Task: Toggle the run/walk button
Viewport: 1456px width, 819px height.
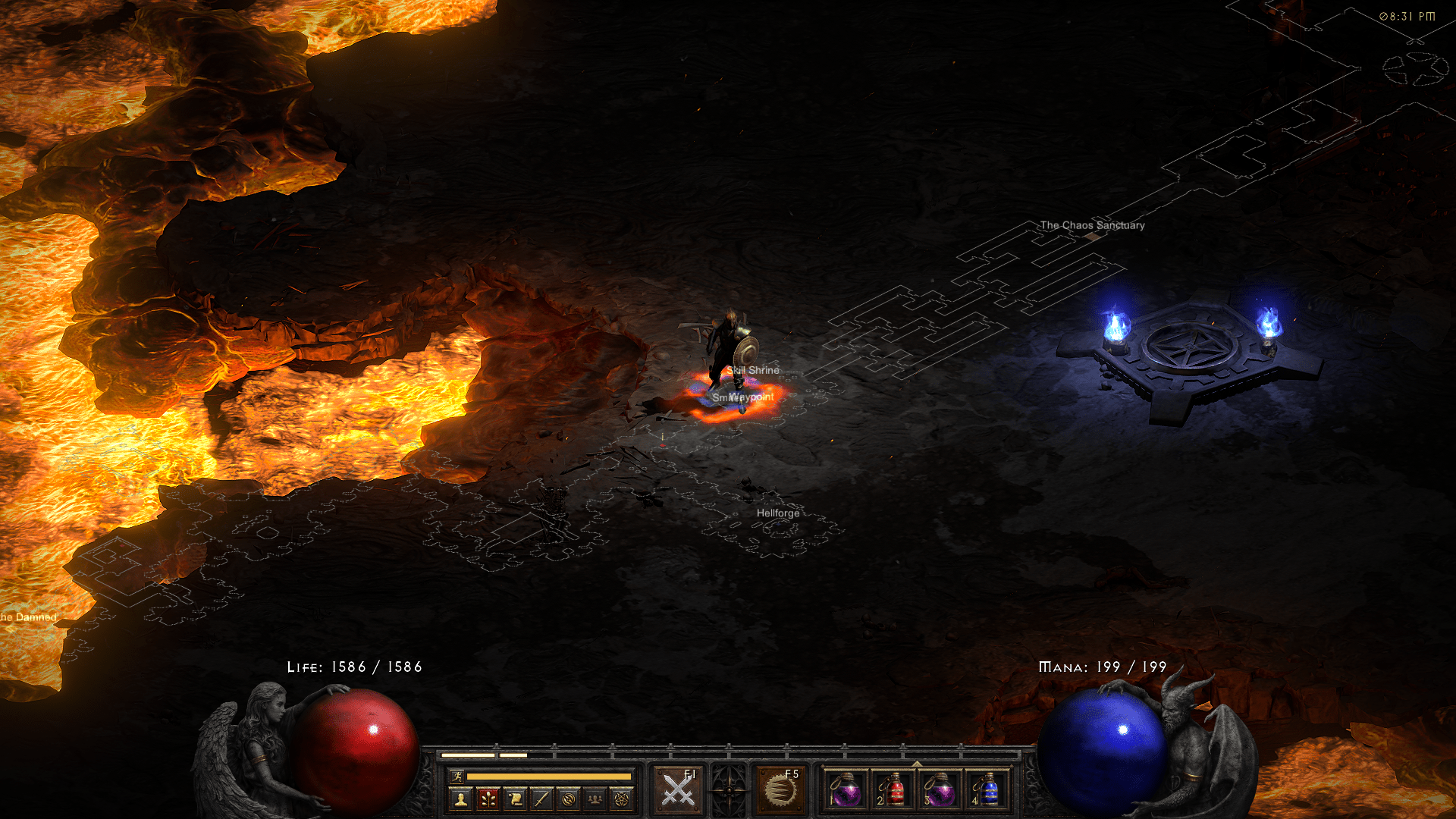Action: click(x=457, y=776)
